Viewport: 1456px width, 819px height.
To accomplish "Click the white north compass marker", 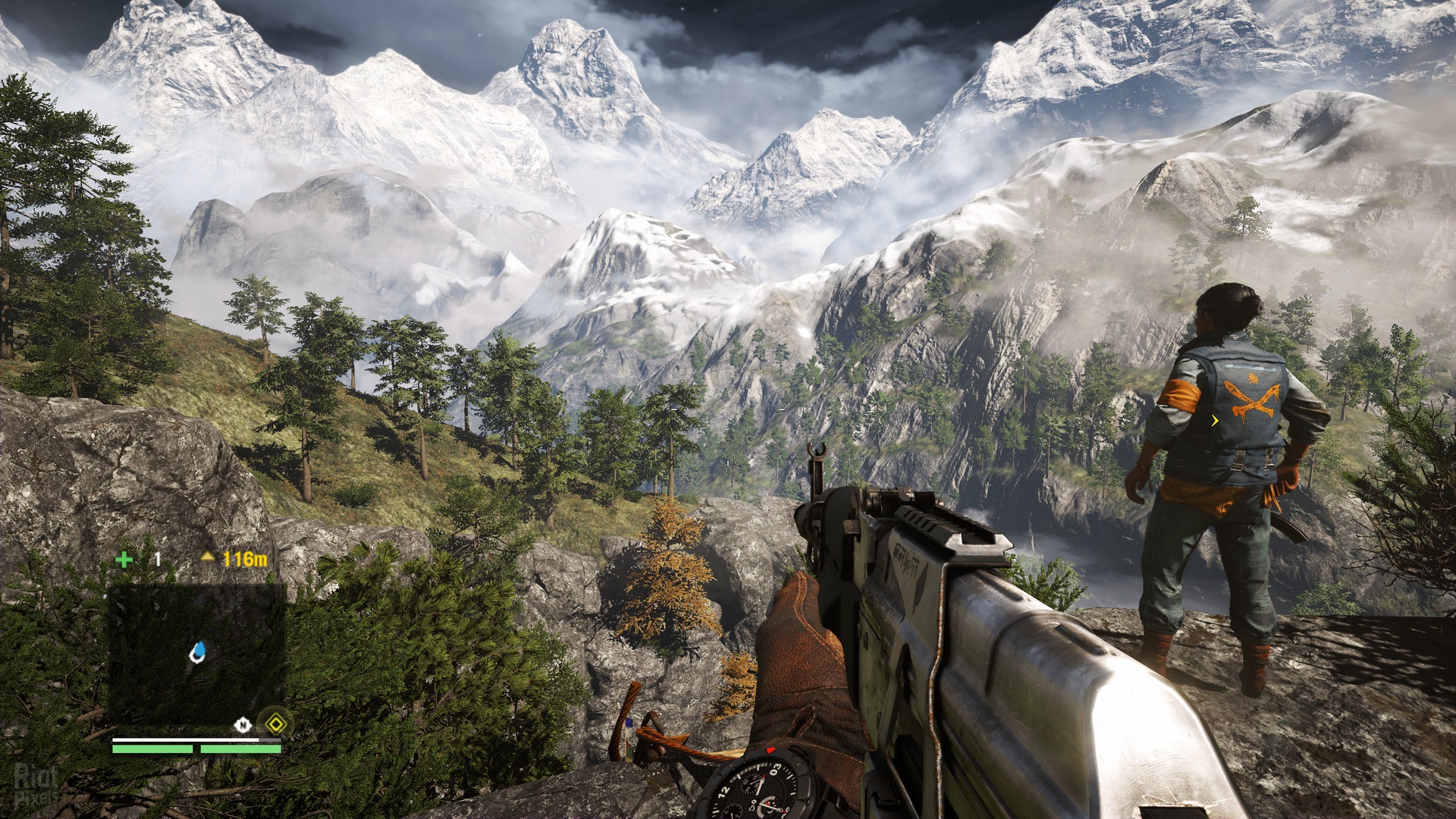I will [243, 725].
